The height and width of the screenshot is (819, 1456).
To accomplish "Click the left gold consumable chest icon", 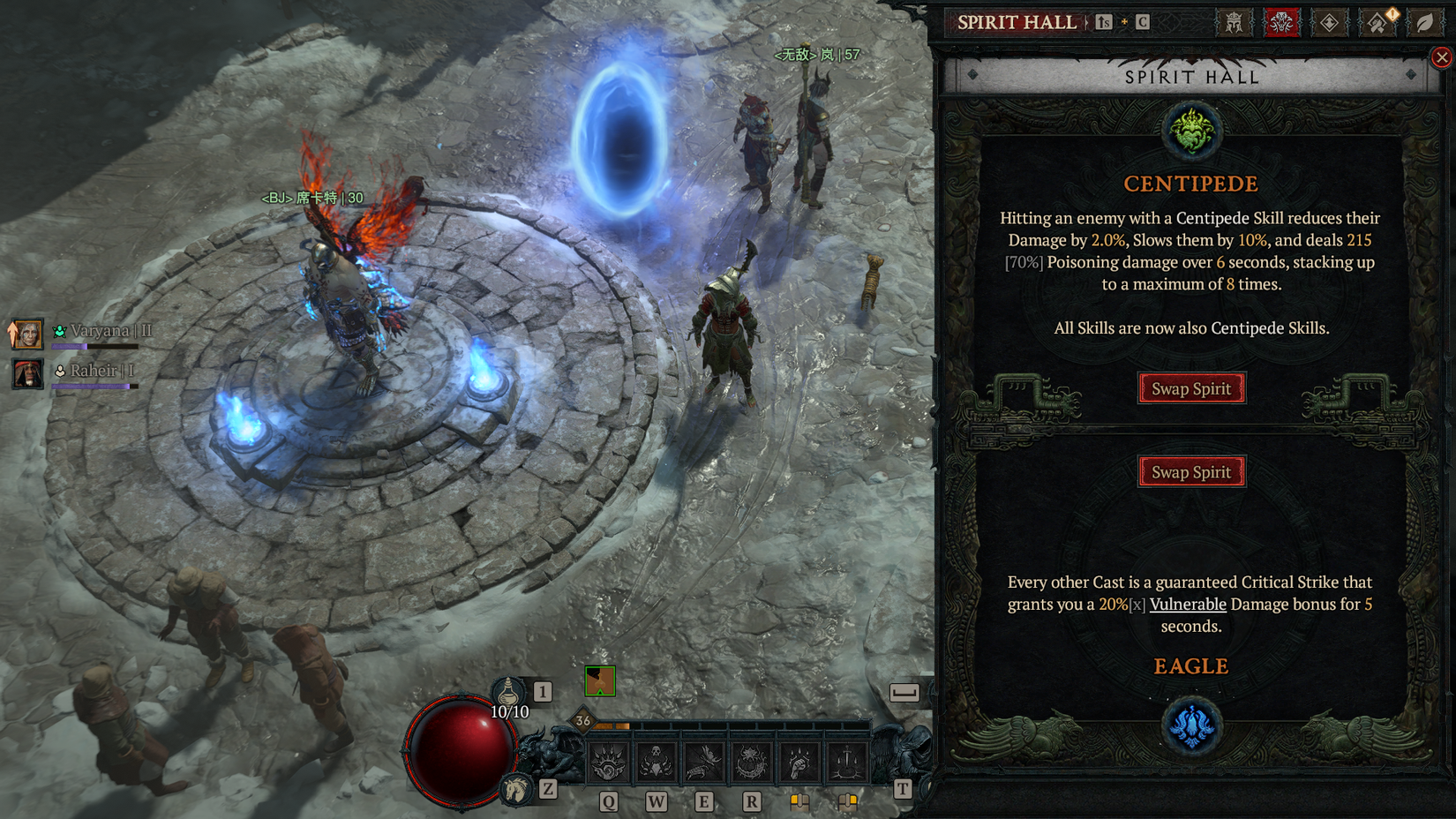I will pyautogui.click(x=800, y=801).
